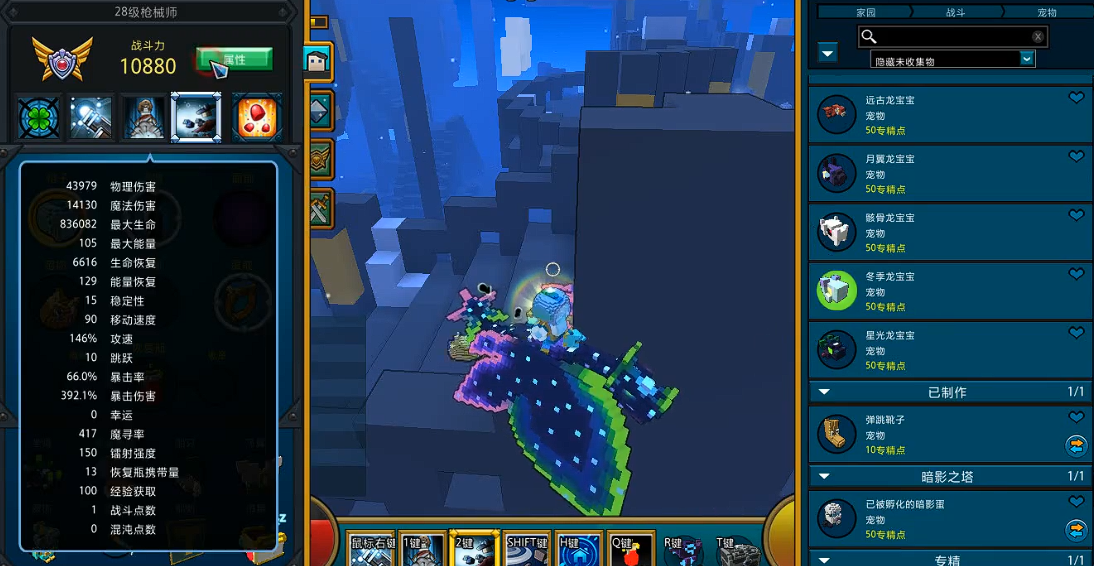Equip 弹跳靴子 using its swap button
The width and height of the screenshot is (1094, 566).
click(1076, 445)
